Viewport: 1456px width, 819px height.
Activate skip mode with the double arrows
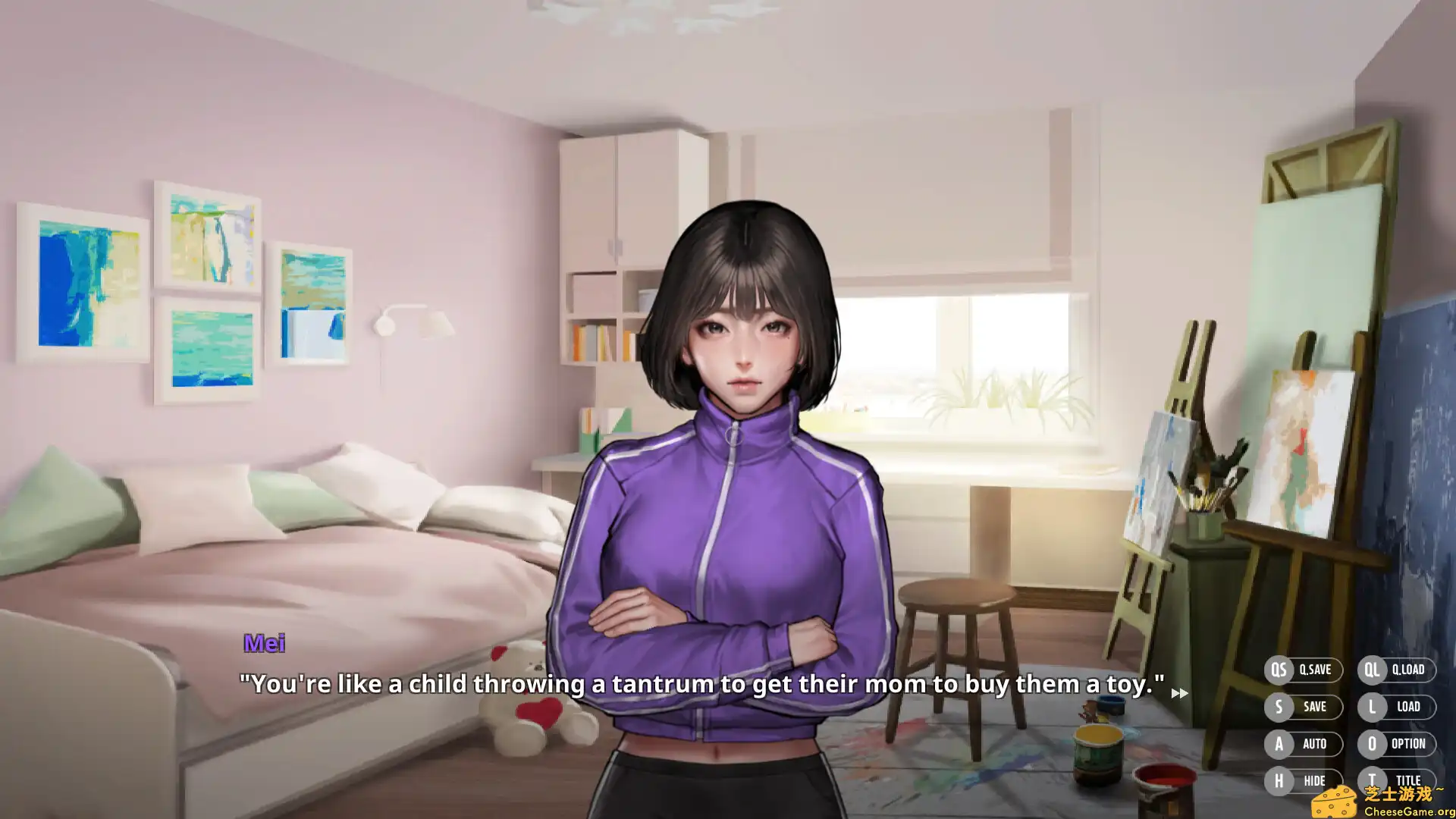(x=1181, y=692)
